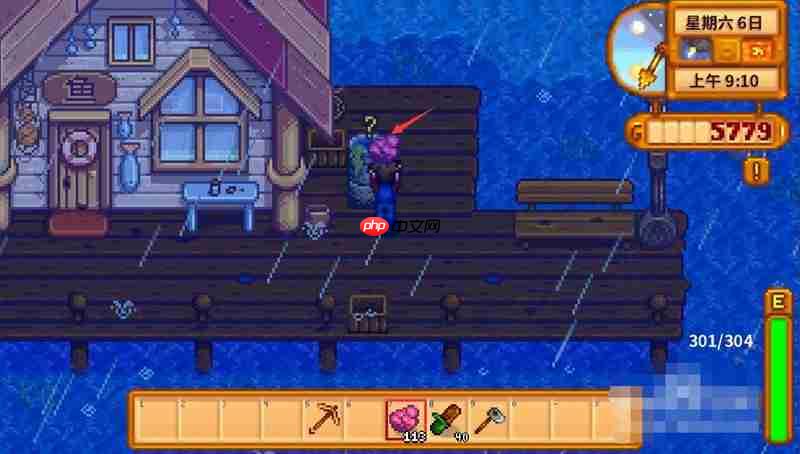Choose the green-and-brown item stack of 90
The width and height of the screenshot is (800, 454).
point(446,419)
